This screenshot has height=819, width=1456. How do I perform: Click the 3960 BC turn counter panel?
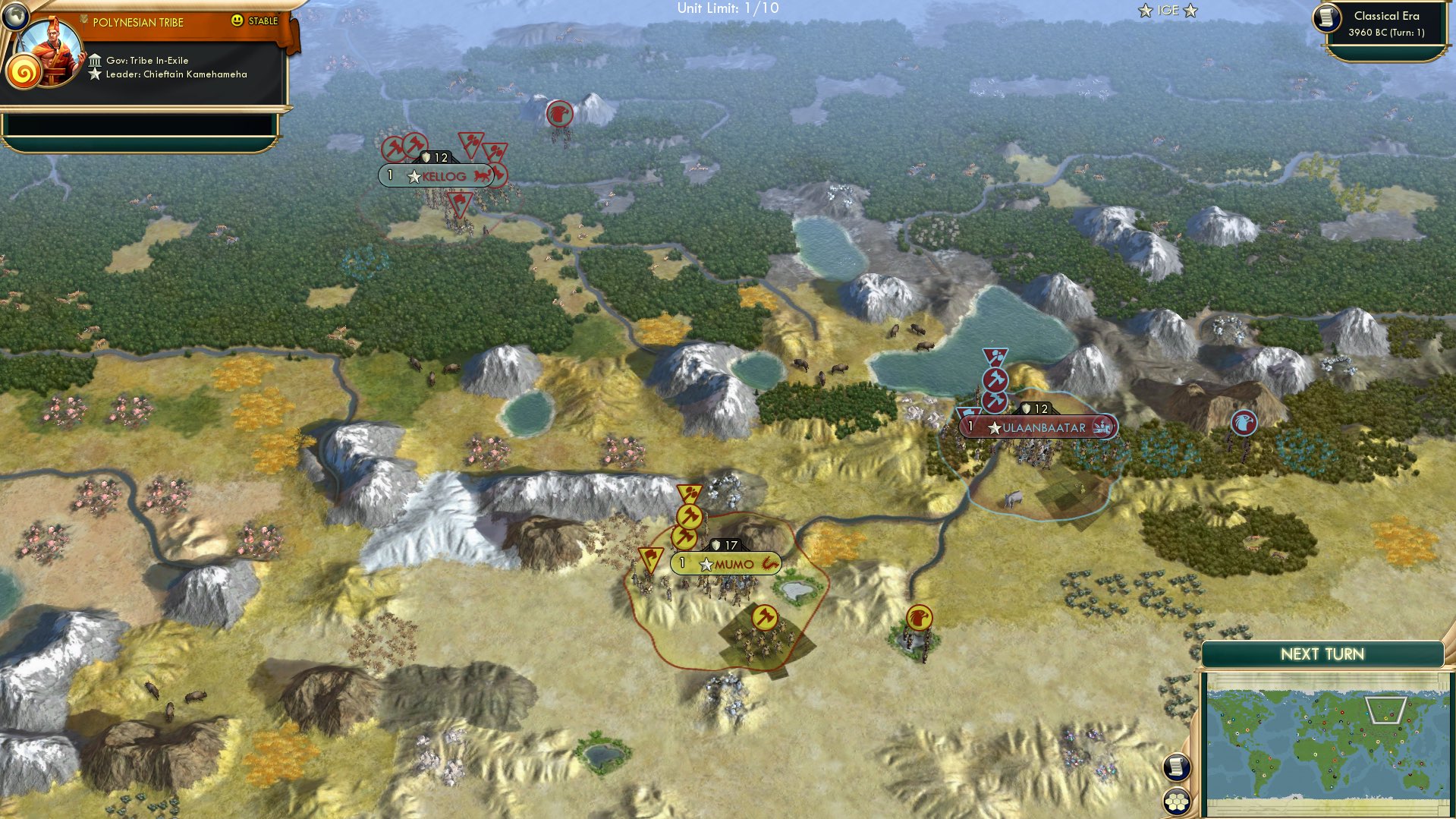[1386, 32]
